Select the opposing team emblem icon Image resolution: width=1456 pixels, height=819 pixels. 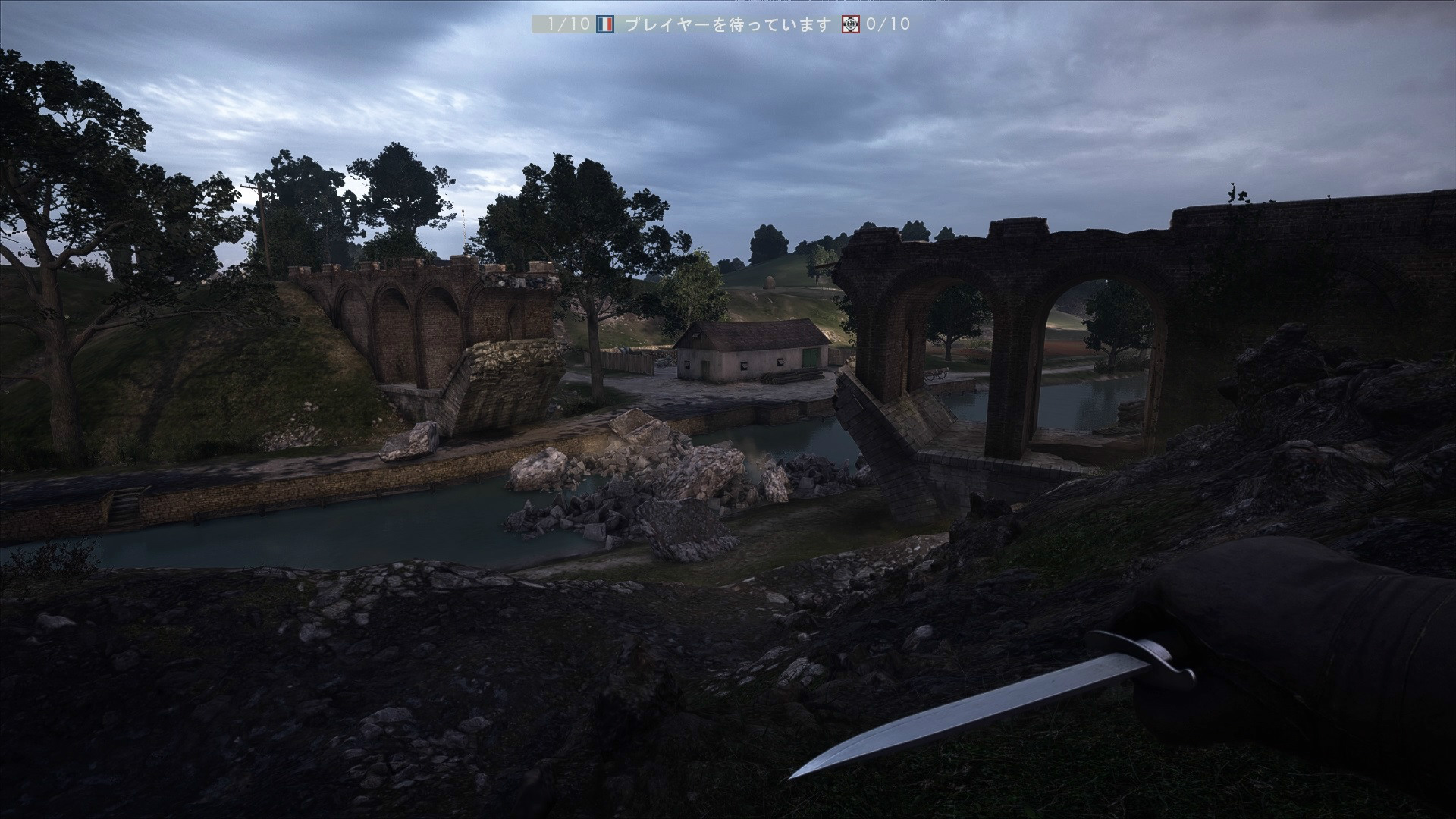[852, 24]
